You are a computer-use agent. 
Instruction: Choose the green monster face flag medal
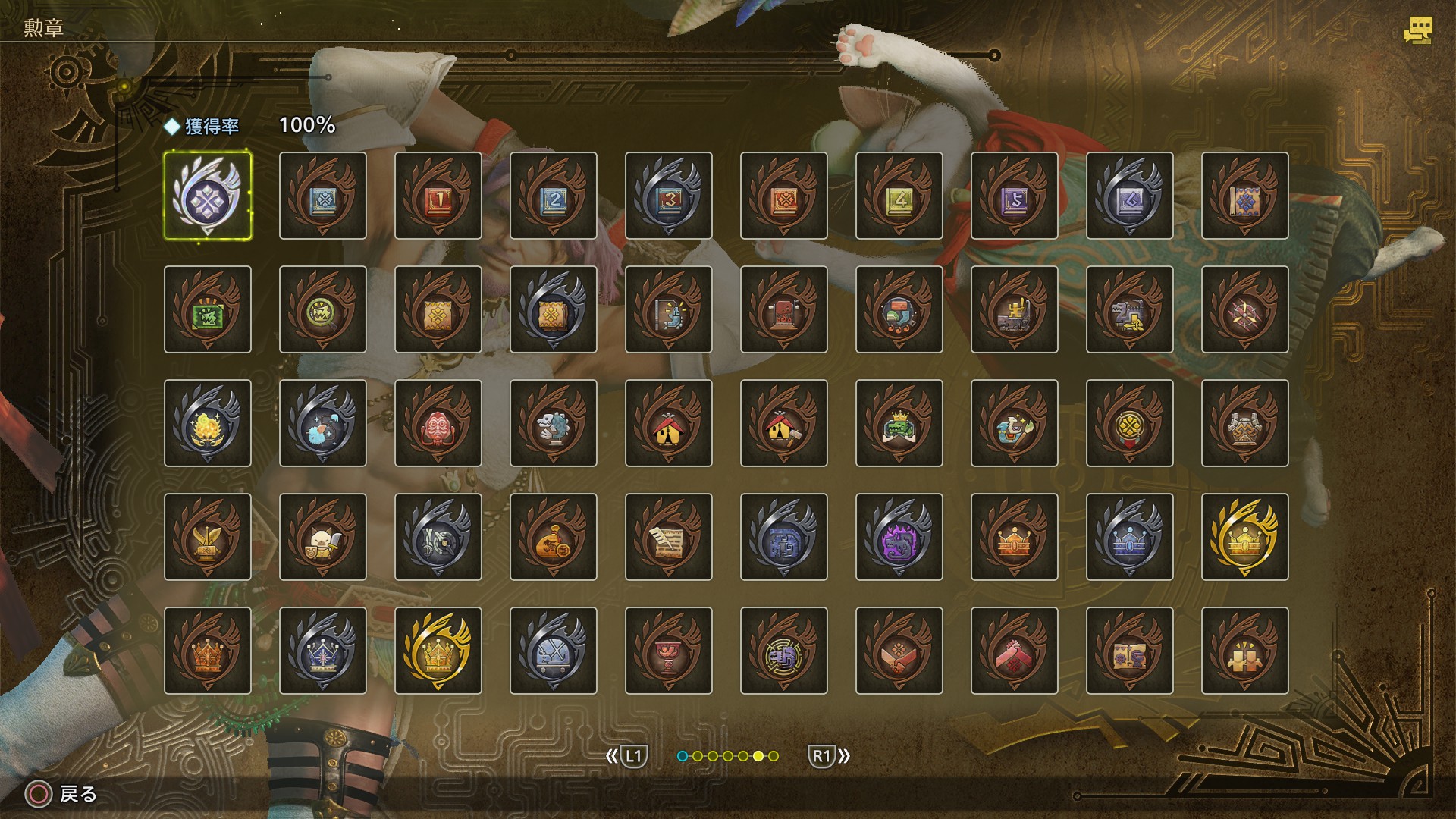click(208, 309)
